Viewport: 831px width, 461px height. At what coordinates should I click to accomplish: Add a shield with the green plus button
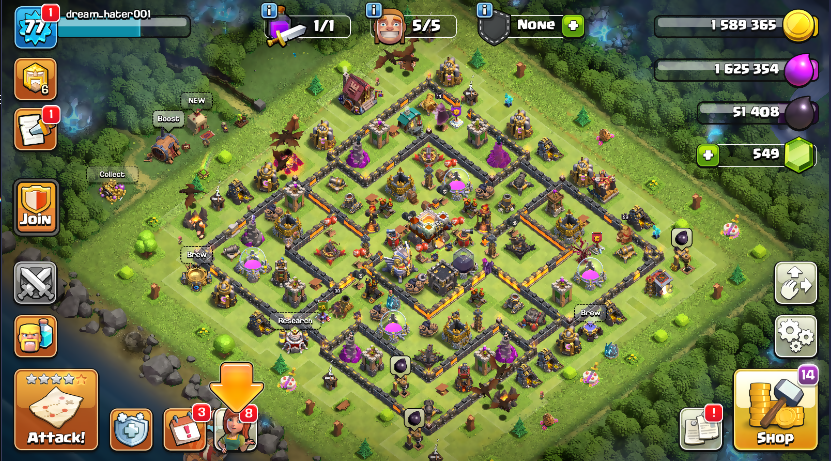click(572, 25)
